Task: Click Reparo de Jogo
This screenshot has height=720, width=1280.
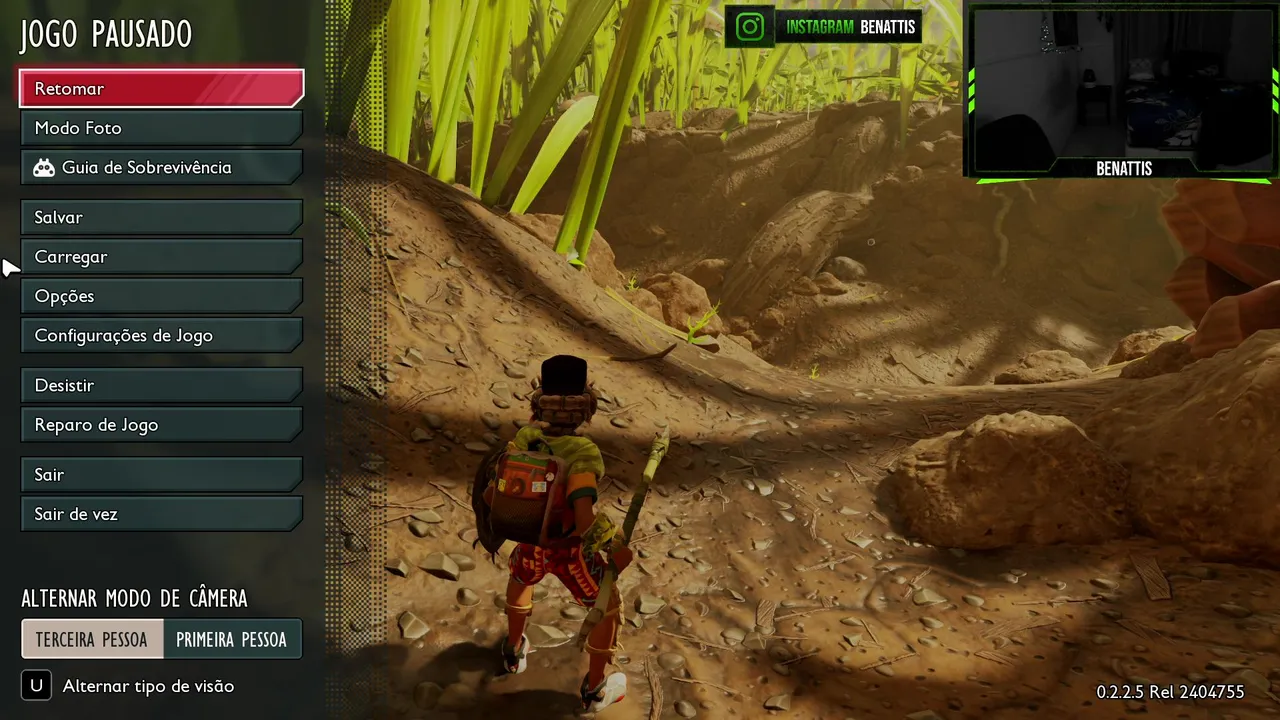Action: point(161,425)
